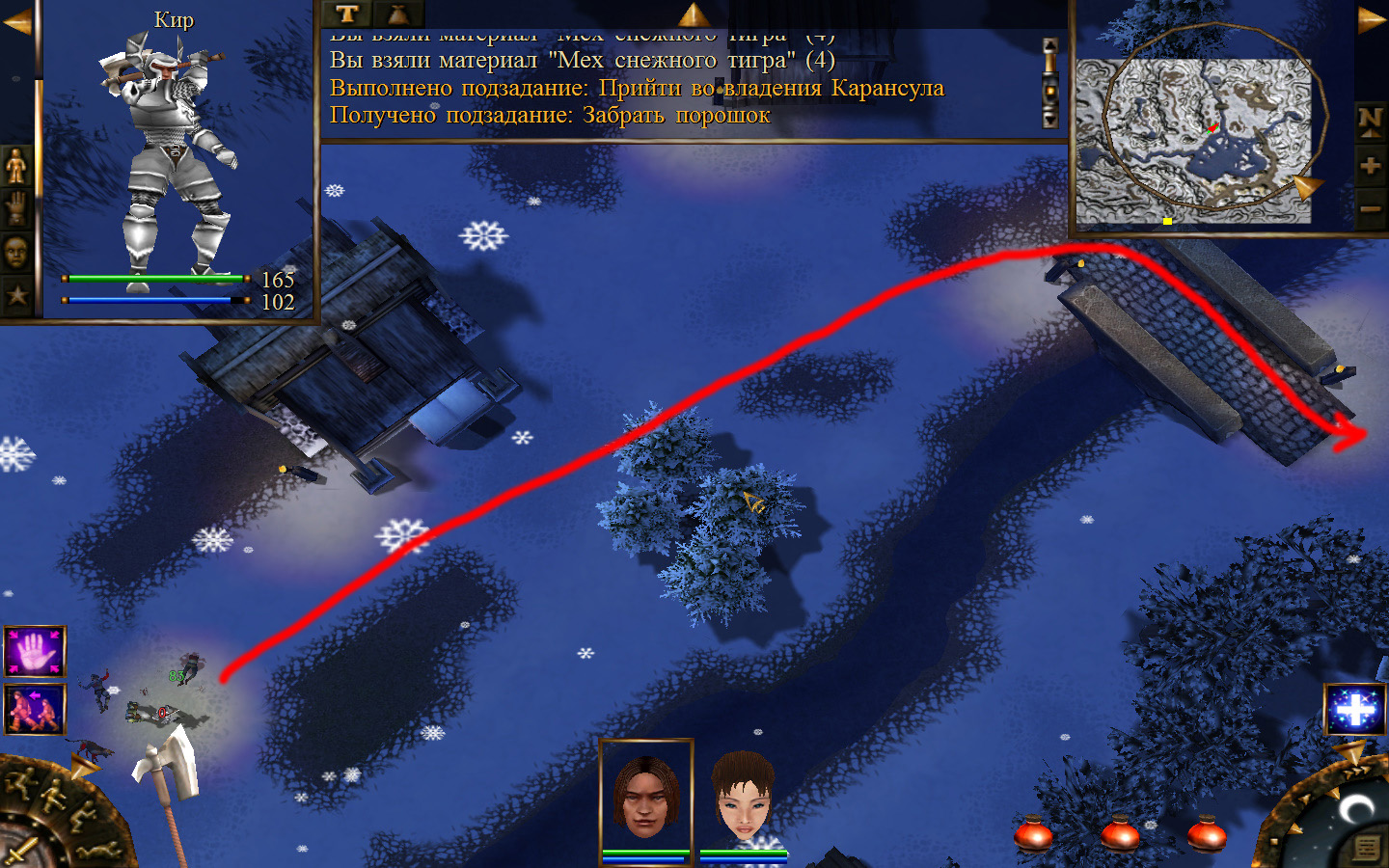
Task: Switch the message log to the T text tab
Action: tap(347, 14)
